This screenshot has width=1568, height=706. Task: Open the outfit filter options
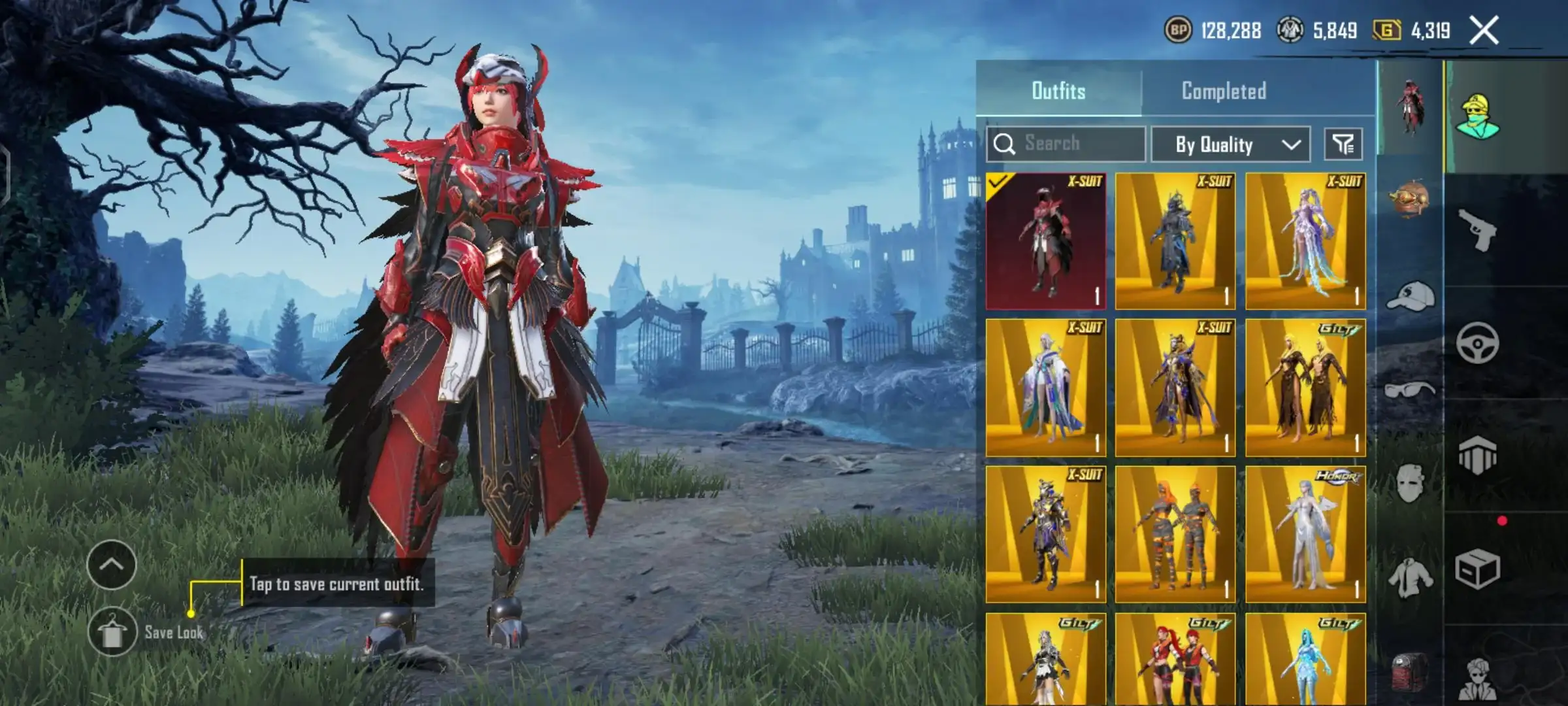pyautogui.click(x=1343, y=144)
